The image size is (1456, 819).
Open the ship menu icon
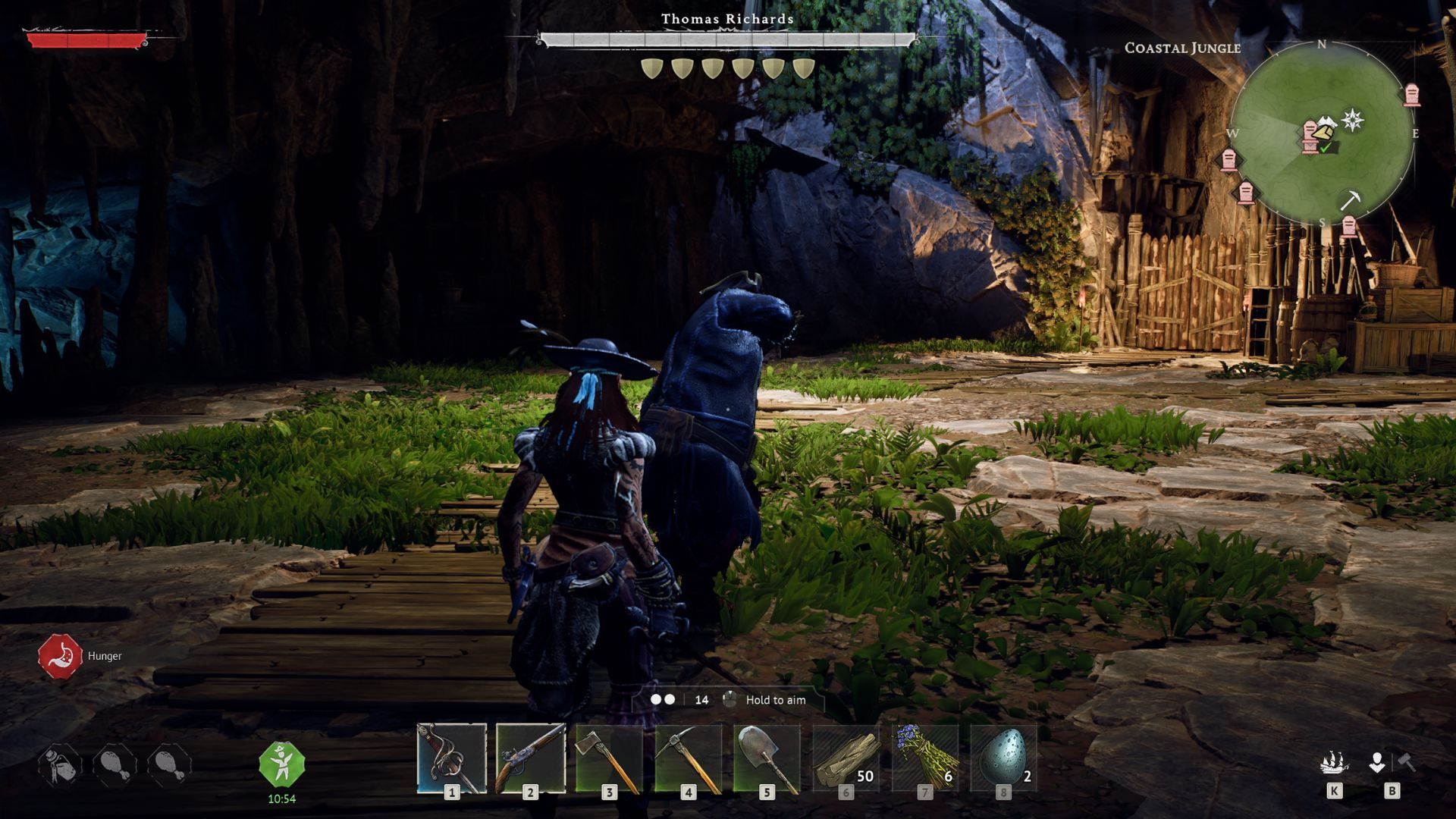(x=1334, y=763)
